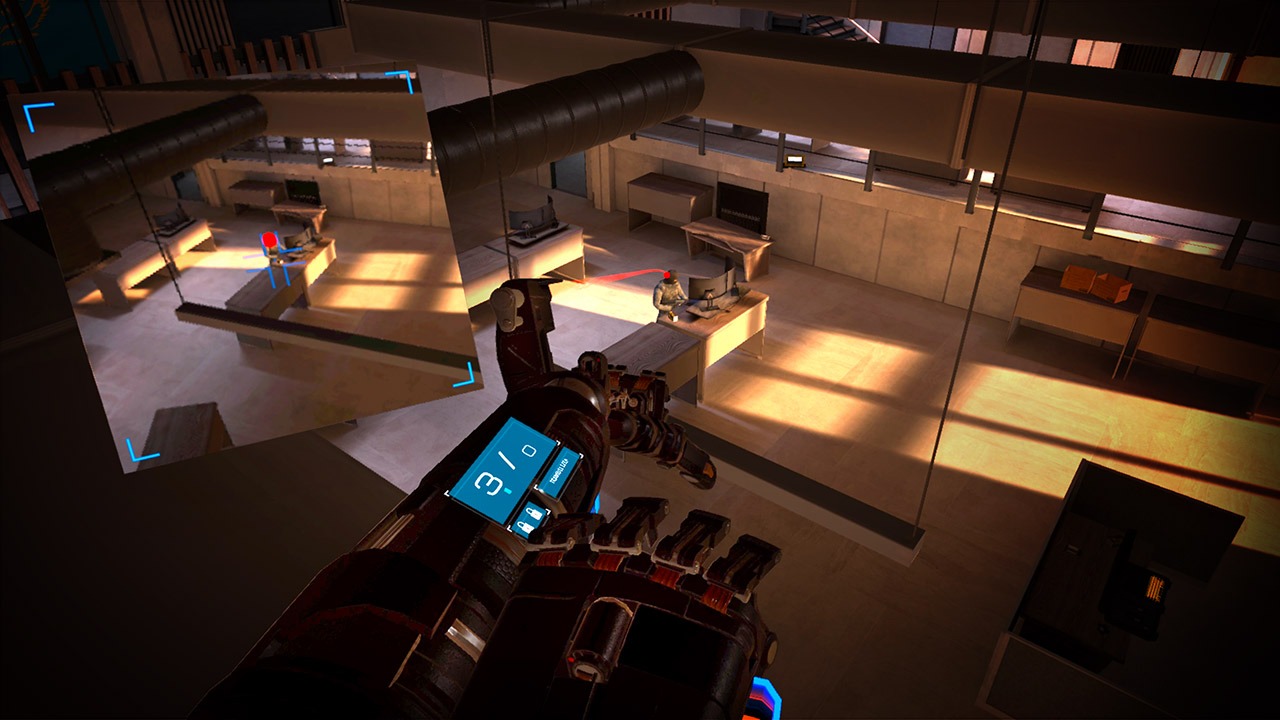This screenshot has height=720, width=1280.
Task: Adjust the blue progress bar under the ammo count
Action: (x=507, y=492)
